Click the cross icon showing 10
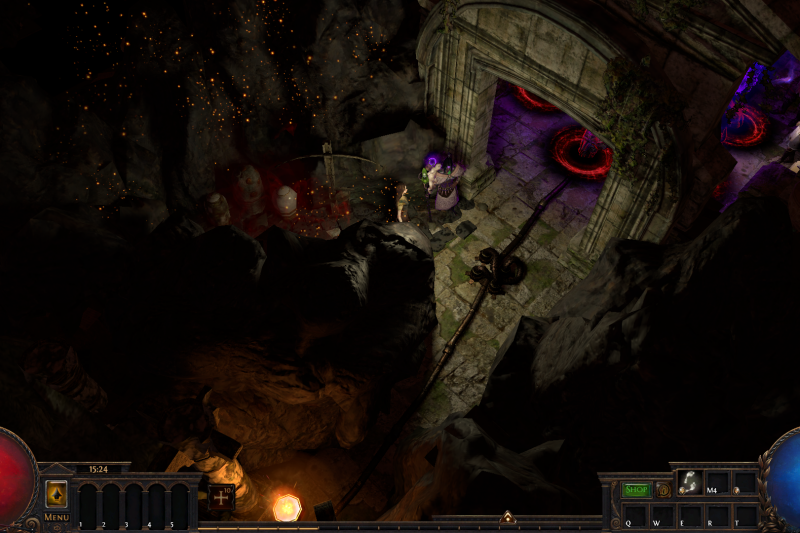Screen dimensions: 800x533 [x=221, y=497]
